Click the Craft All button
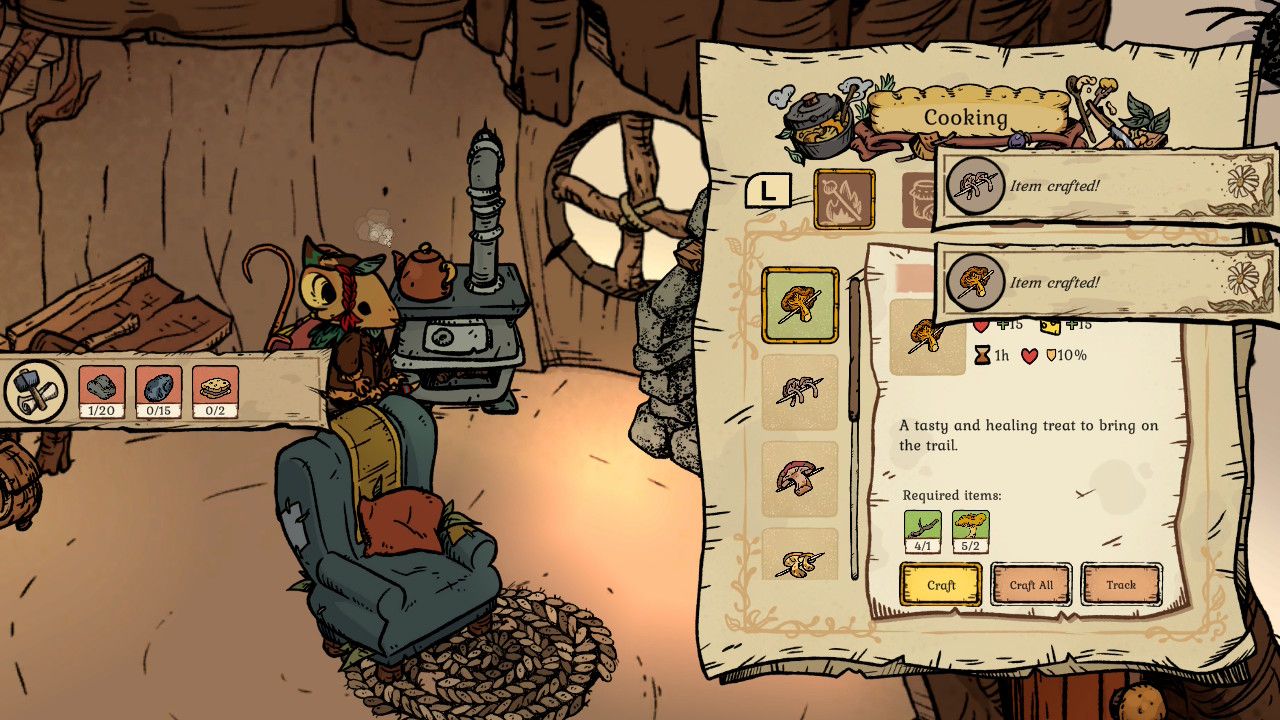The image size is (1280, 720). (x=1030, y=585)
